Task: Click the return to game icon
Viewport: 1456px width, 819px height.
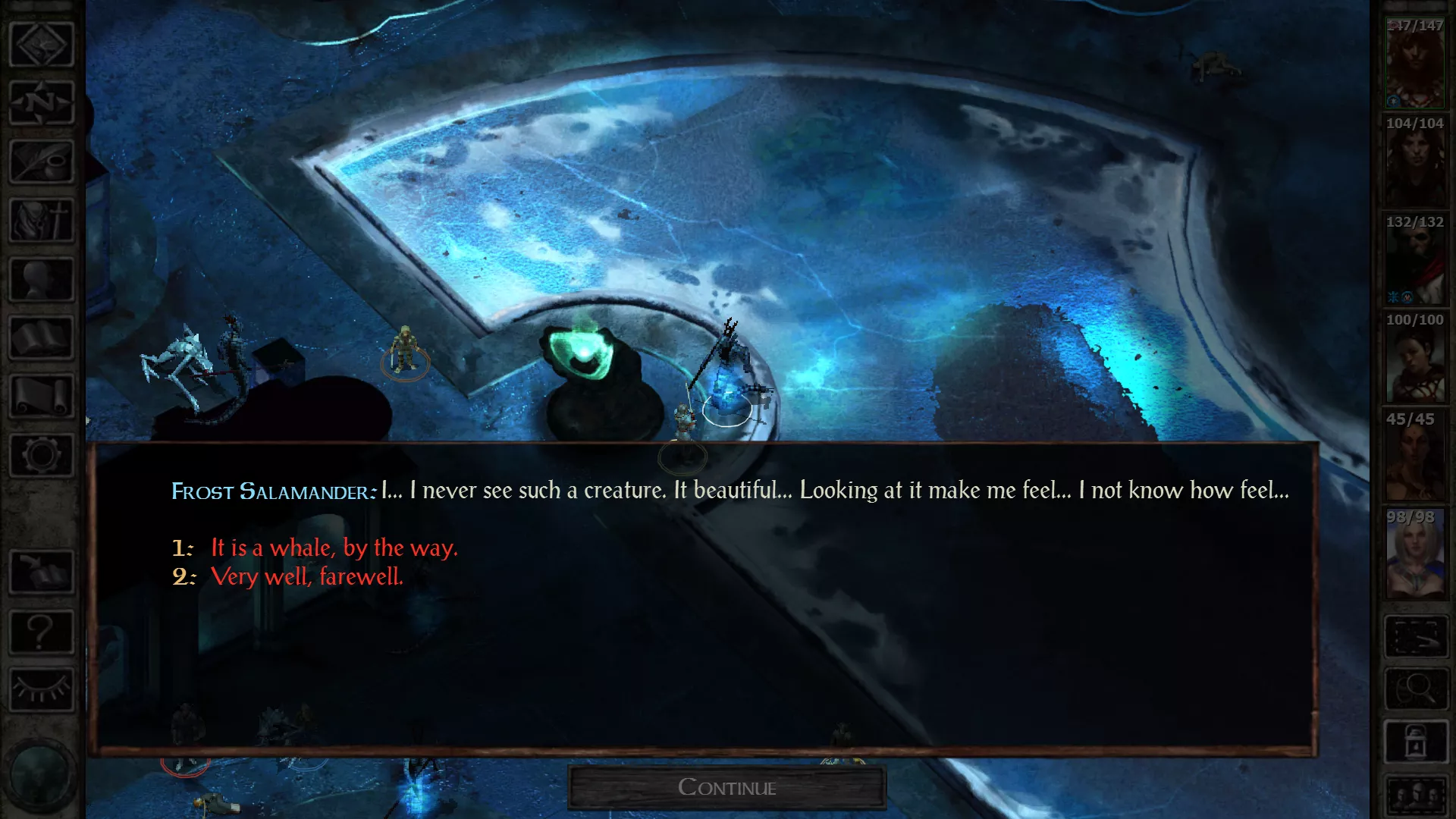Action: [x=42, y=44]
